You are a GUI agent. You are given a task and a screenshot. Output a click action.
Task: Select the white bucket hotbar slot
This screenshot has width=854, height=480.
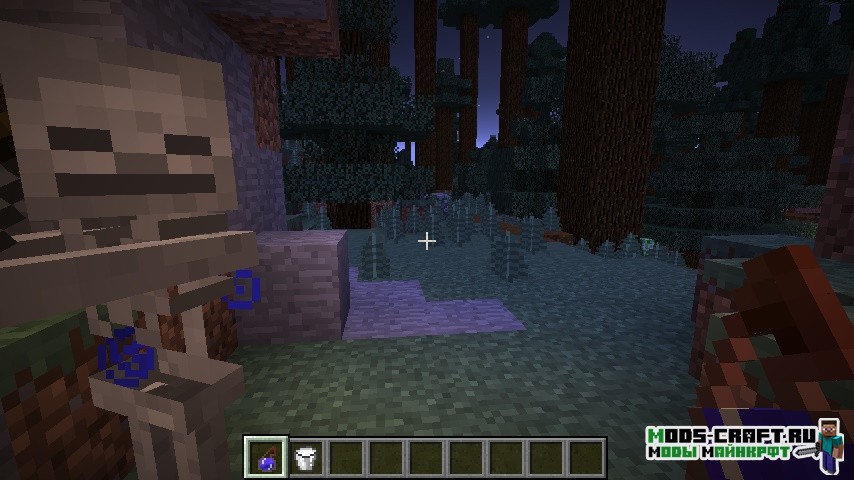306,458
